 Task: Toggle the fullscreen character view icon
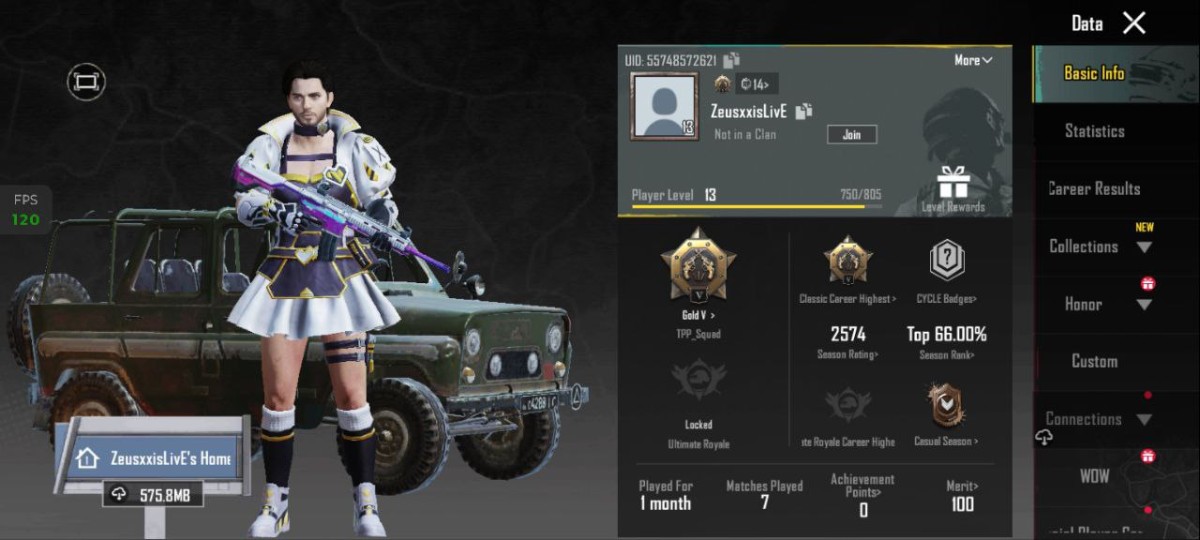(86, 81)
